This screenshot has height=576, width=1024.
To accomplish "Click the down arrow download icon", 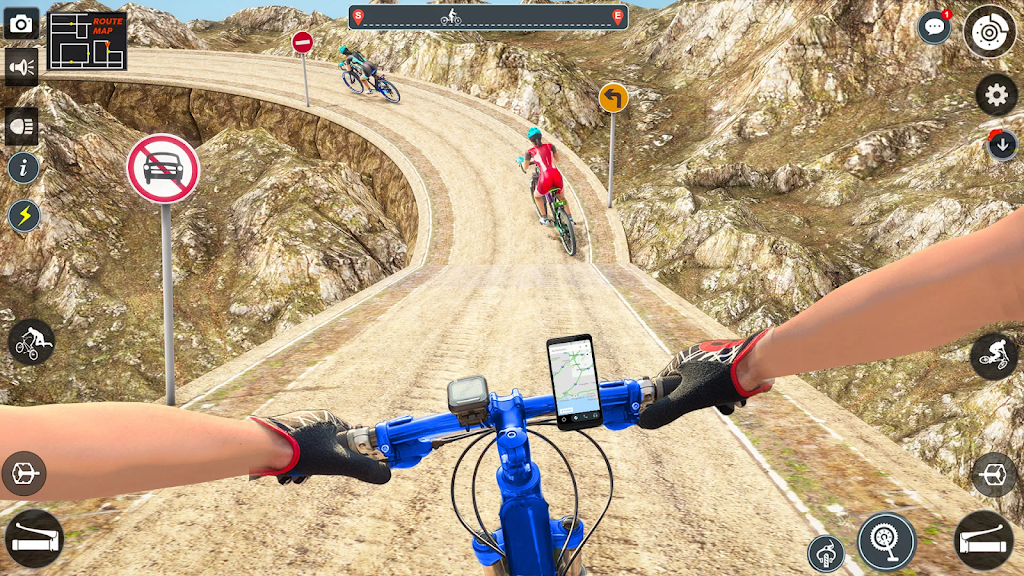I will [x=1002, y=145].
